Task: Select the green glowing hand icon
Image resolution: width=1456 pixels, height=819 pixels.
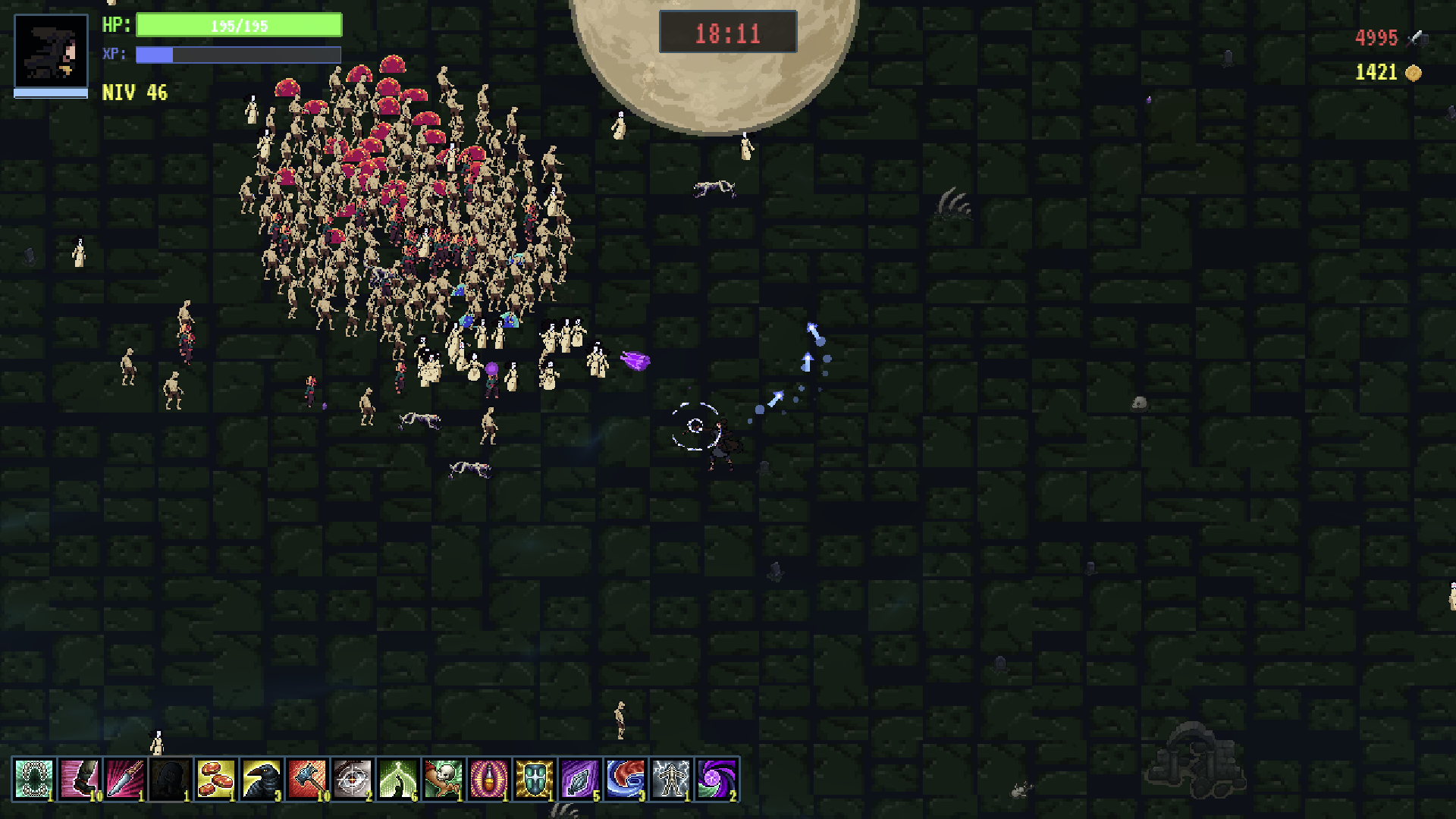Action: 398,779
